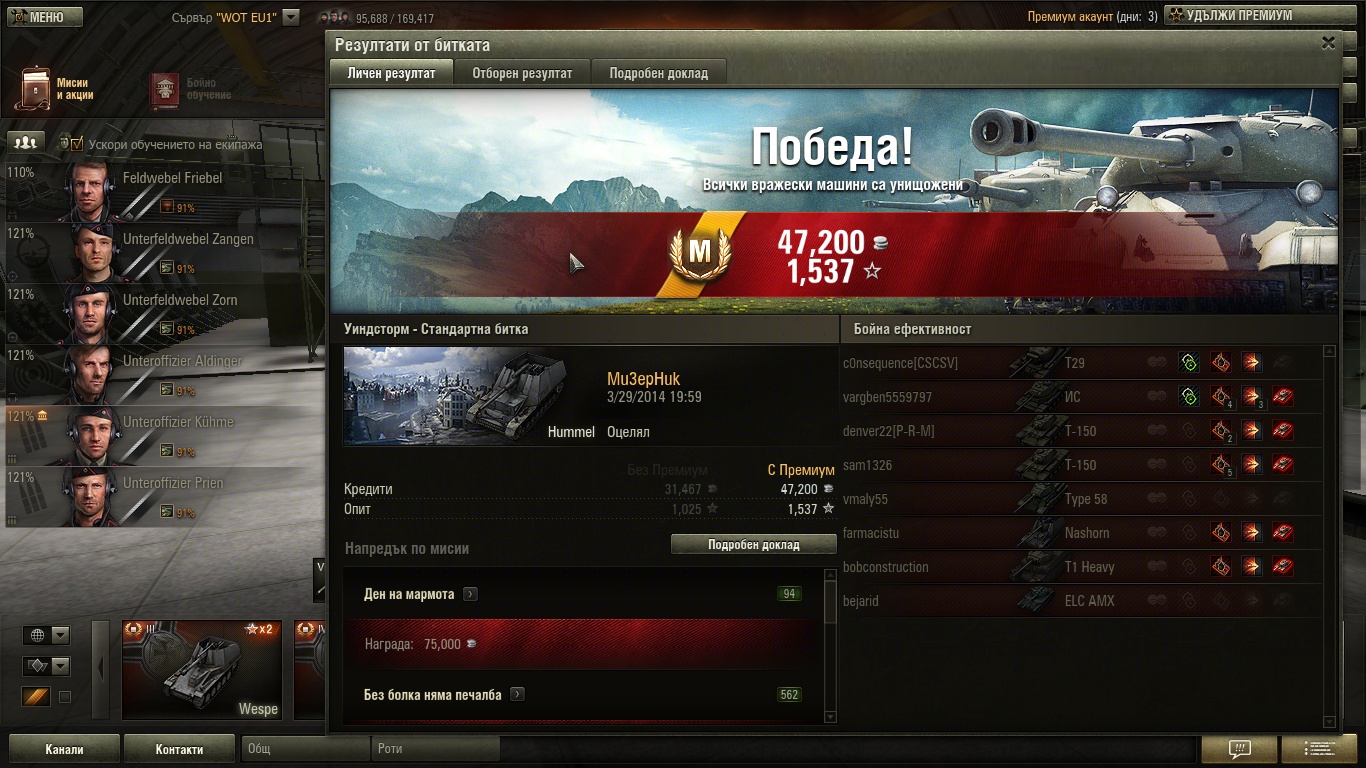Open the Контакти list

pos(179,749)
